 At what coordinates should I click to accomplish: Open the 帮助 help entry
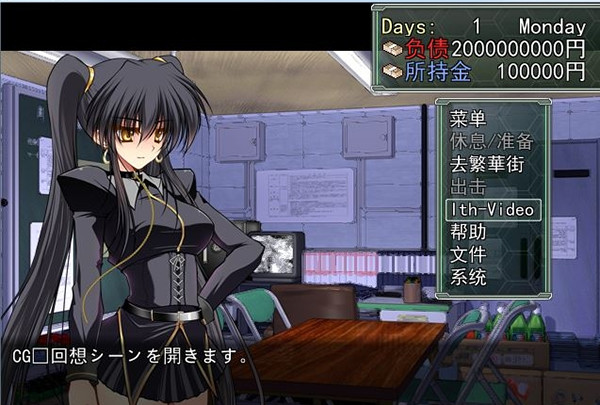[468, 232]
